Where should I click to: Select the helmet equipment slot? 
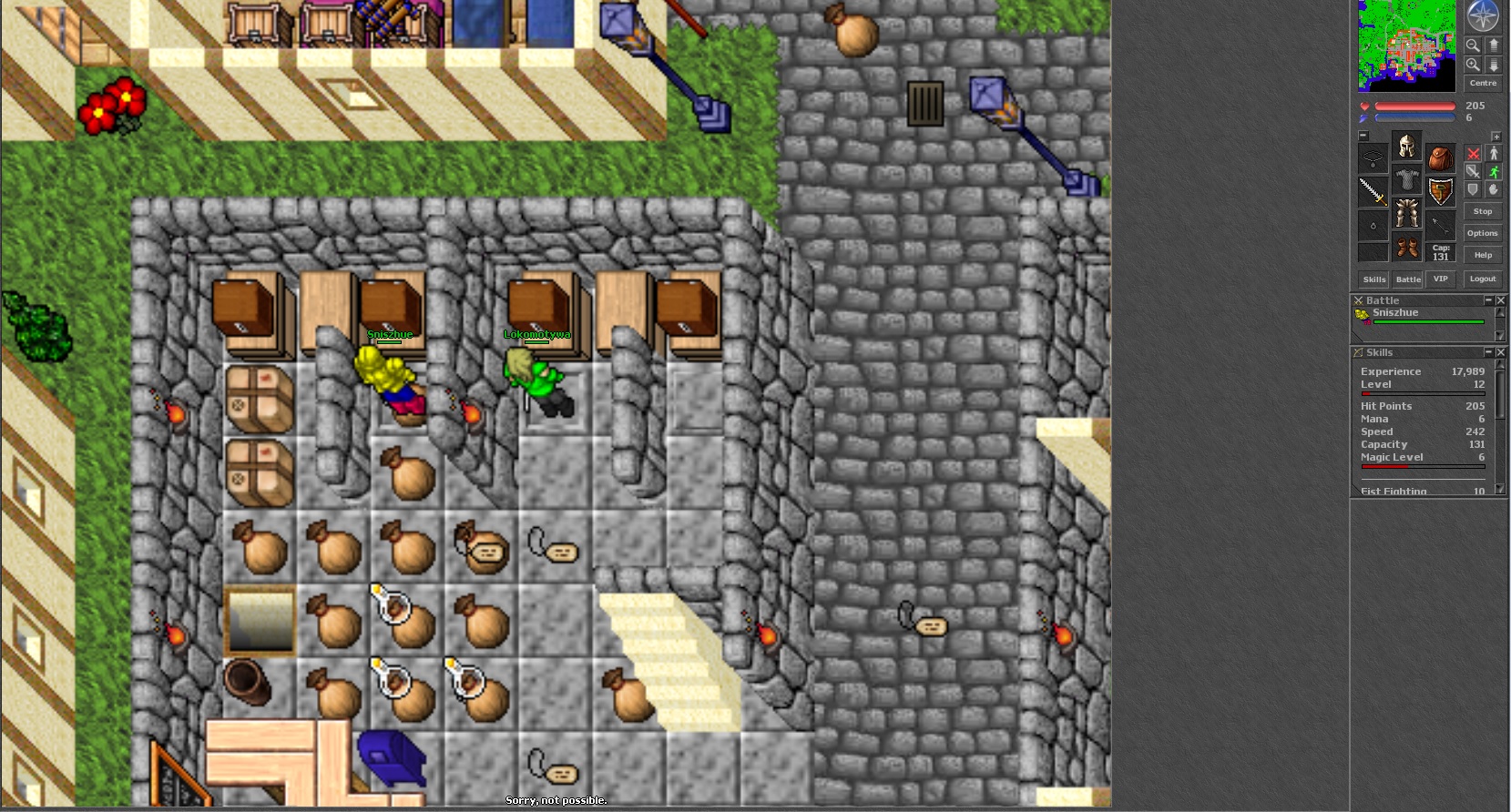pyautogui.click(x=1406, y=146)
